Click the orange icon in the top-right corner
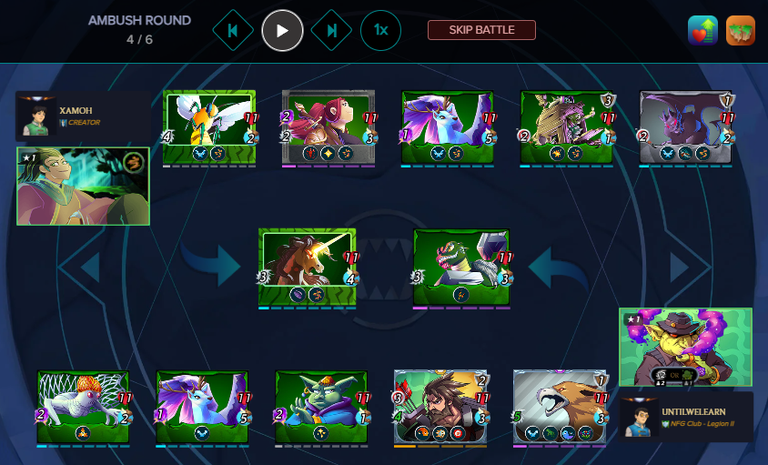 point(740,30)
